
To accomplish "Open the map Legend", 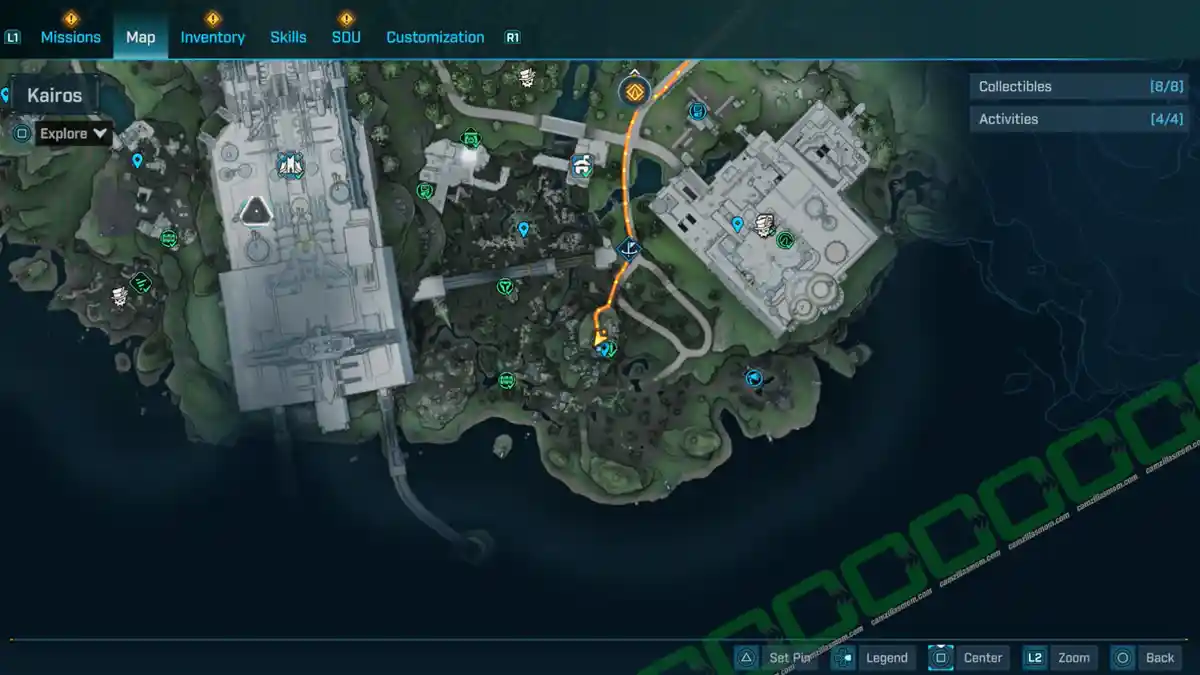I will coord(873,657).
